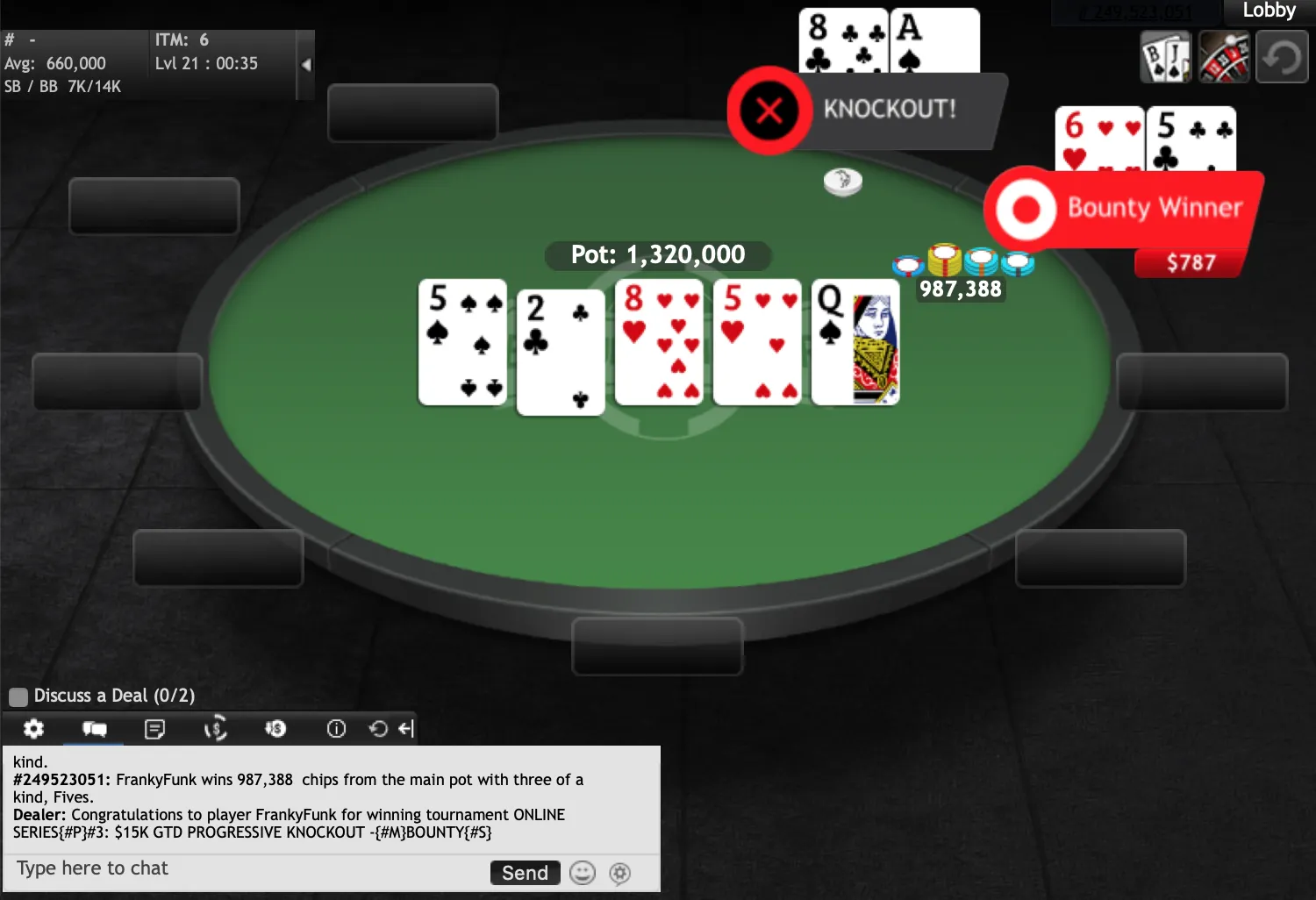Open the gear settings tab
Viewport: 1316px width, 900px height.
[33, 729]
